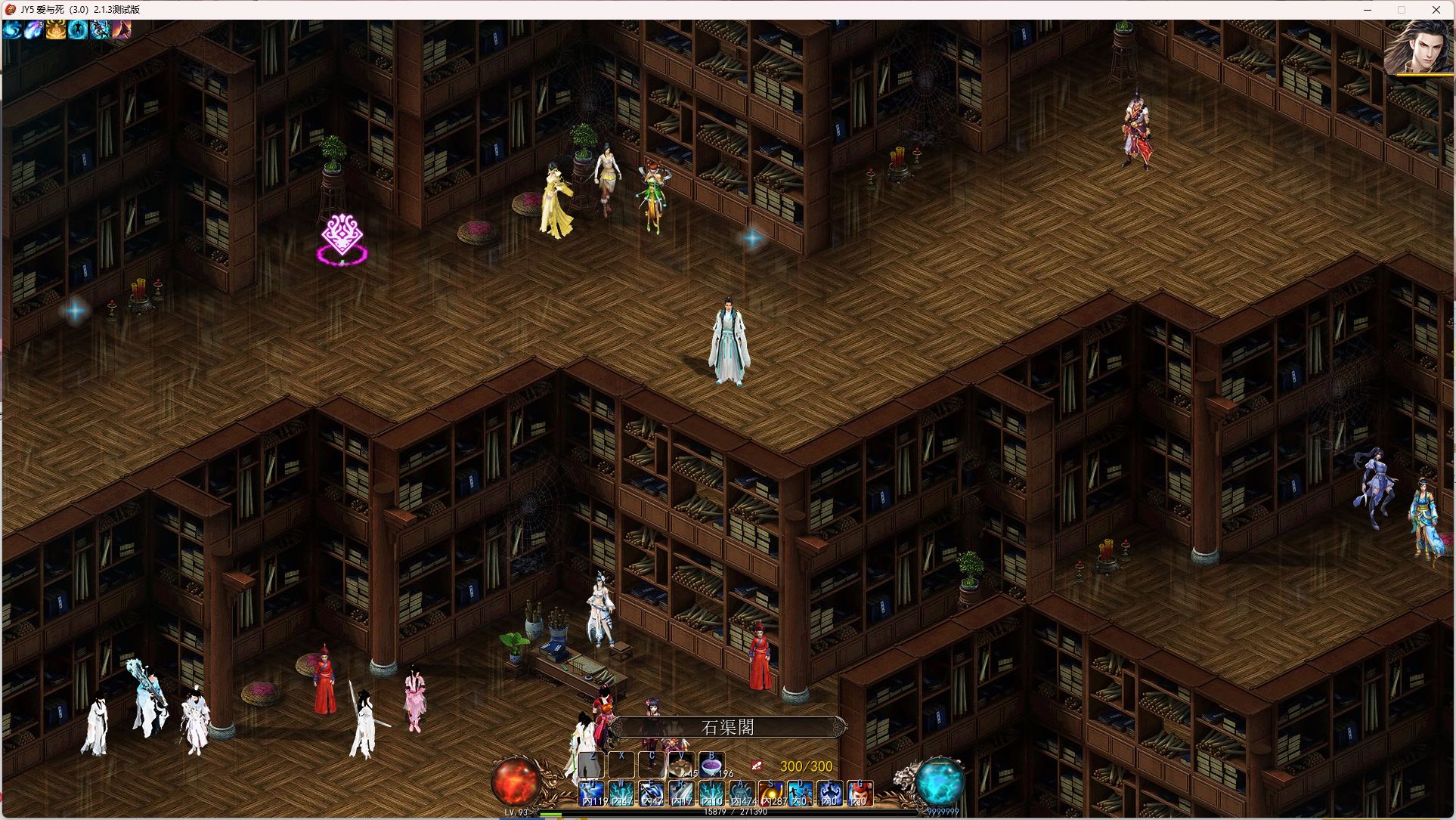The width and height of the screenshot is (1456, 820).
Task: Inspect the blue aura silhouette buff icon
Action: click(x=78, y=29)
